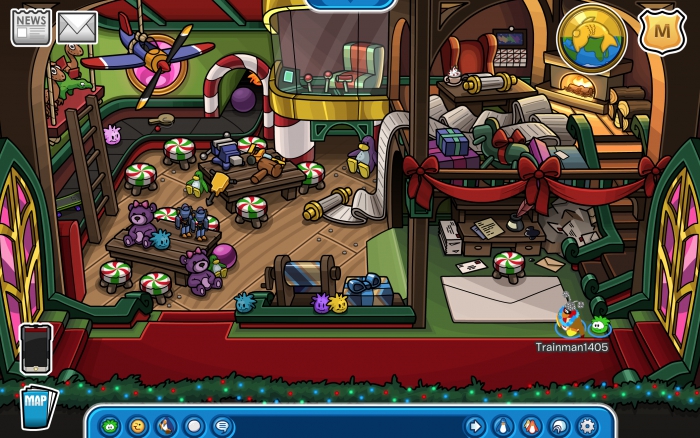
Task: Open the spy phone
Action: (x=36, y=347)
